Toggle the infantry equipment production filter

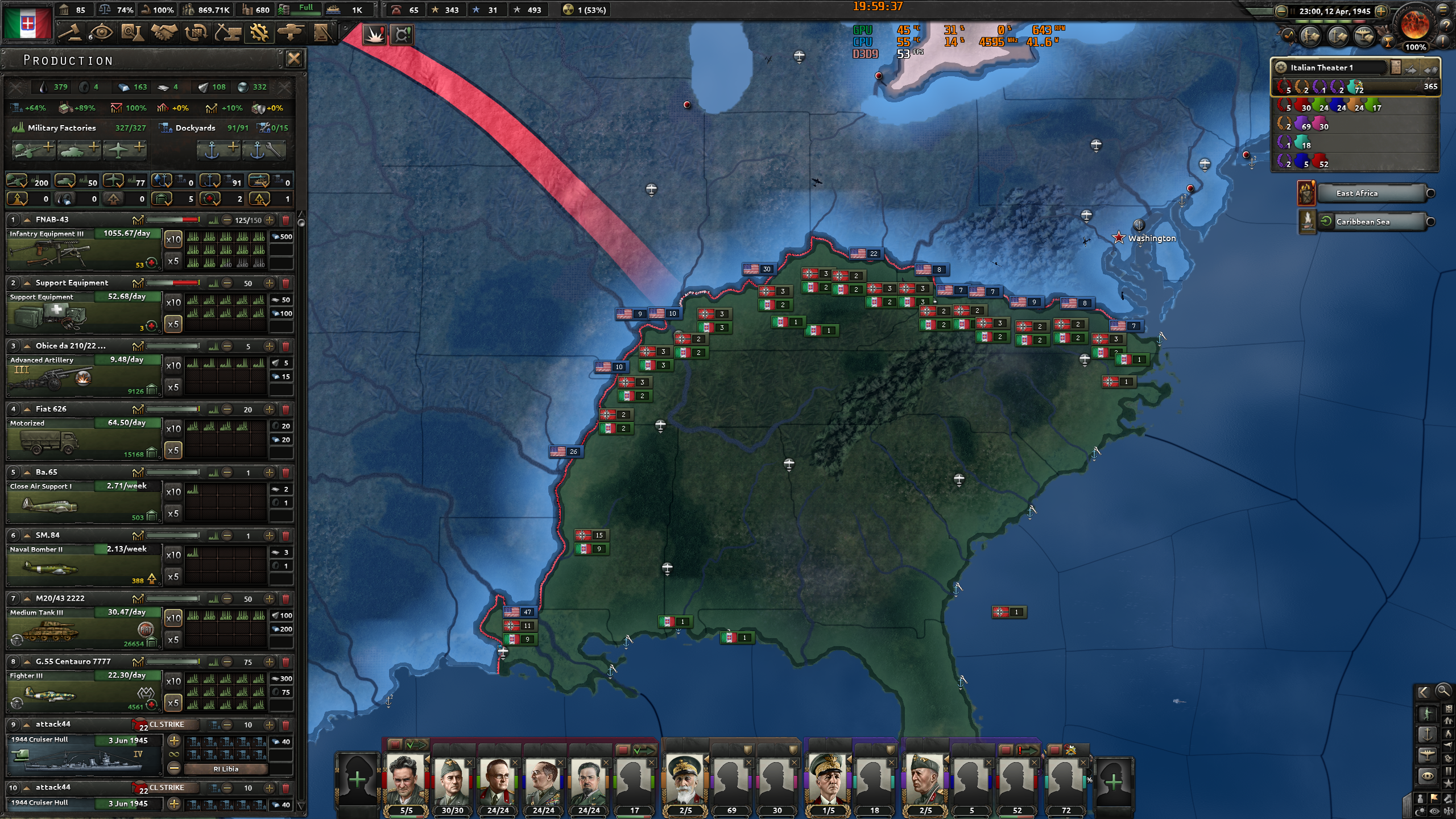pyautogui.click(x=17, y=181)
